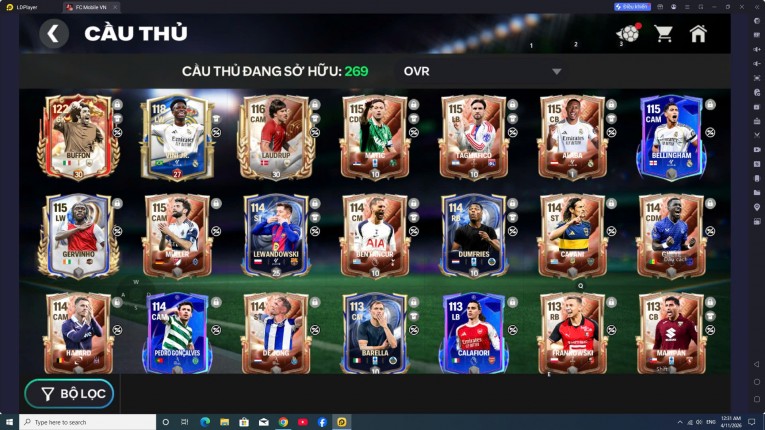Open the shopping cart store
Screen dimensions: 765x430
click(x=663, y=34)
